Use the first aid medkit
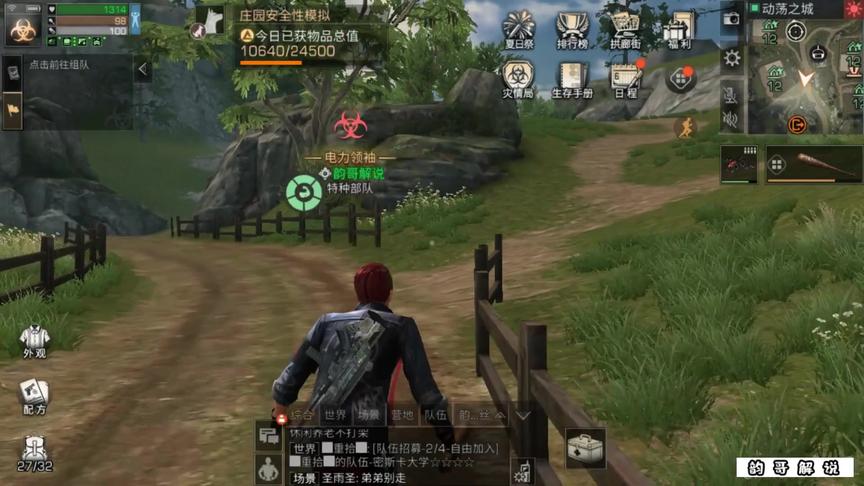 585,449
